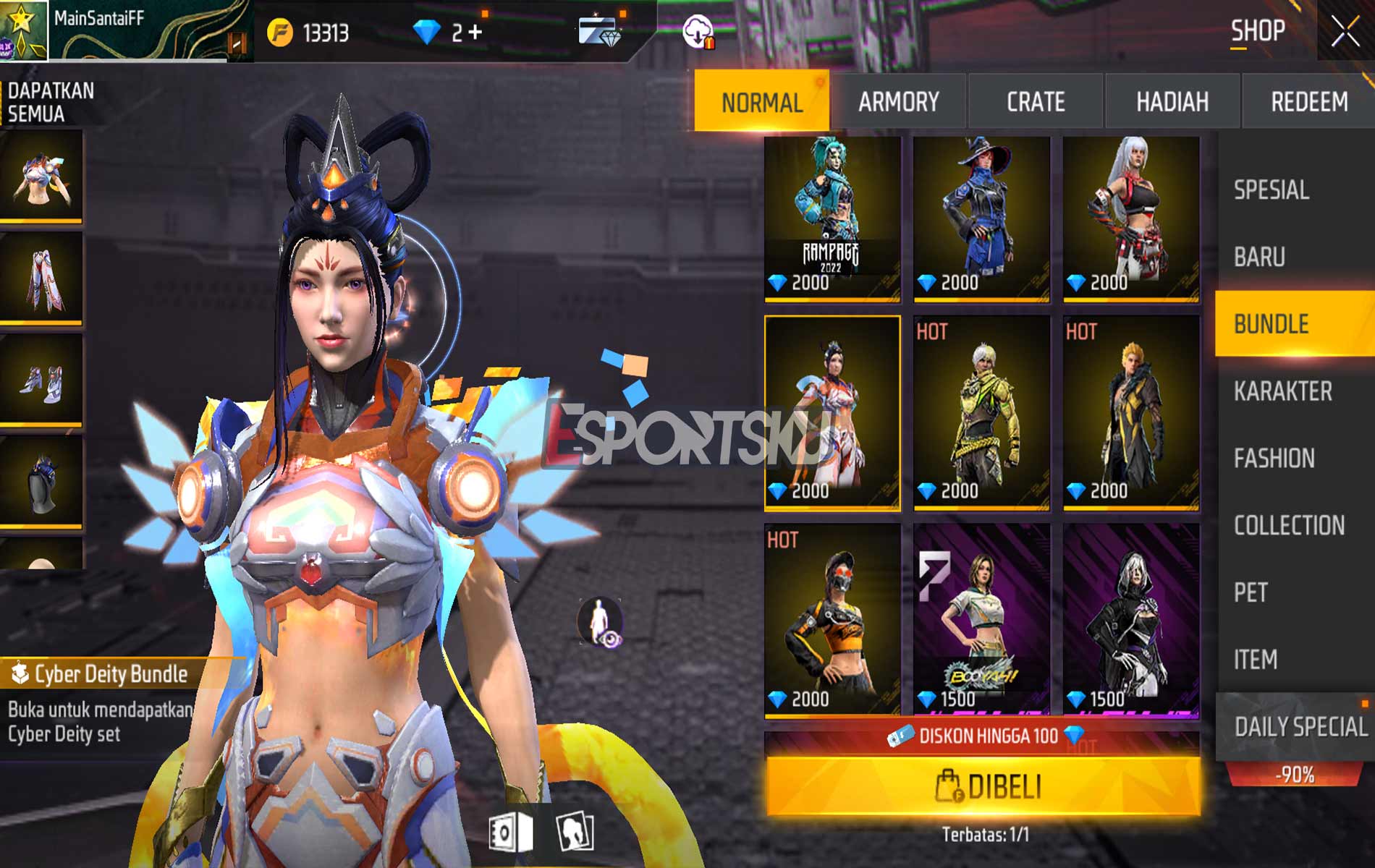Click the Cyber Deity Bundle box icon

click(20, 671)
